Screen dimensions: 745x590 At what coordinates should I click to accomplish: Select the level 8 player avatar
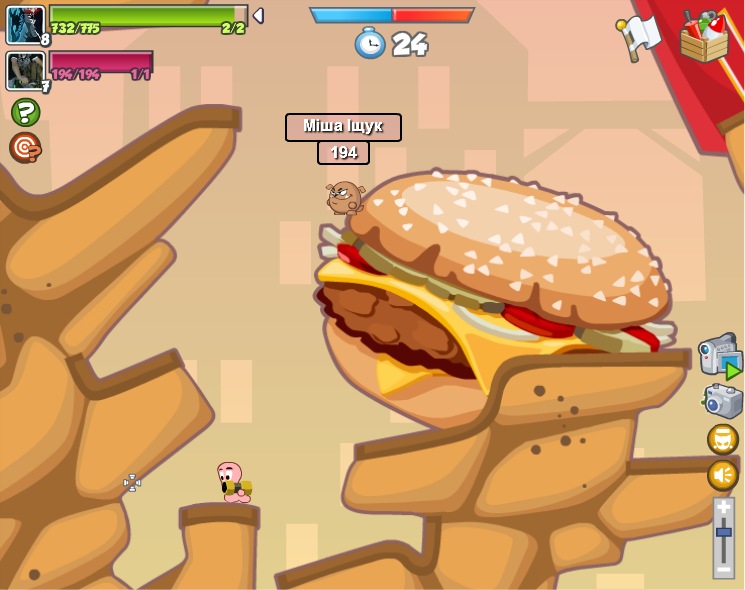(25, 25)
